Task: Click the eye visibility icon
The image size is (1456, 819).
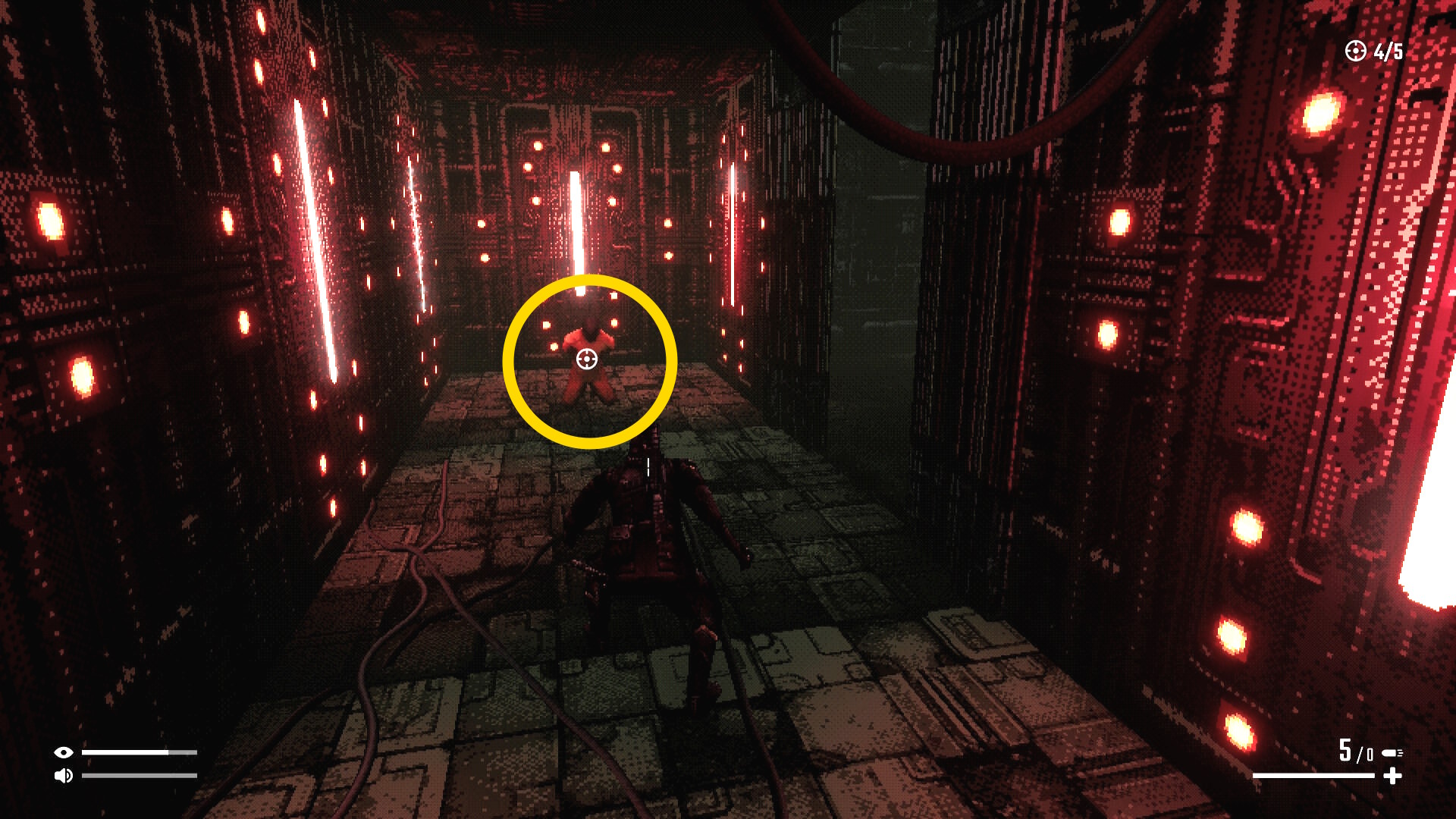Action: [x=64, y=752]
